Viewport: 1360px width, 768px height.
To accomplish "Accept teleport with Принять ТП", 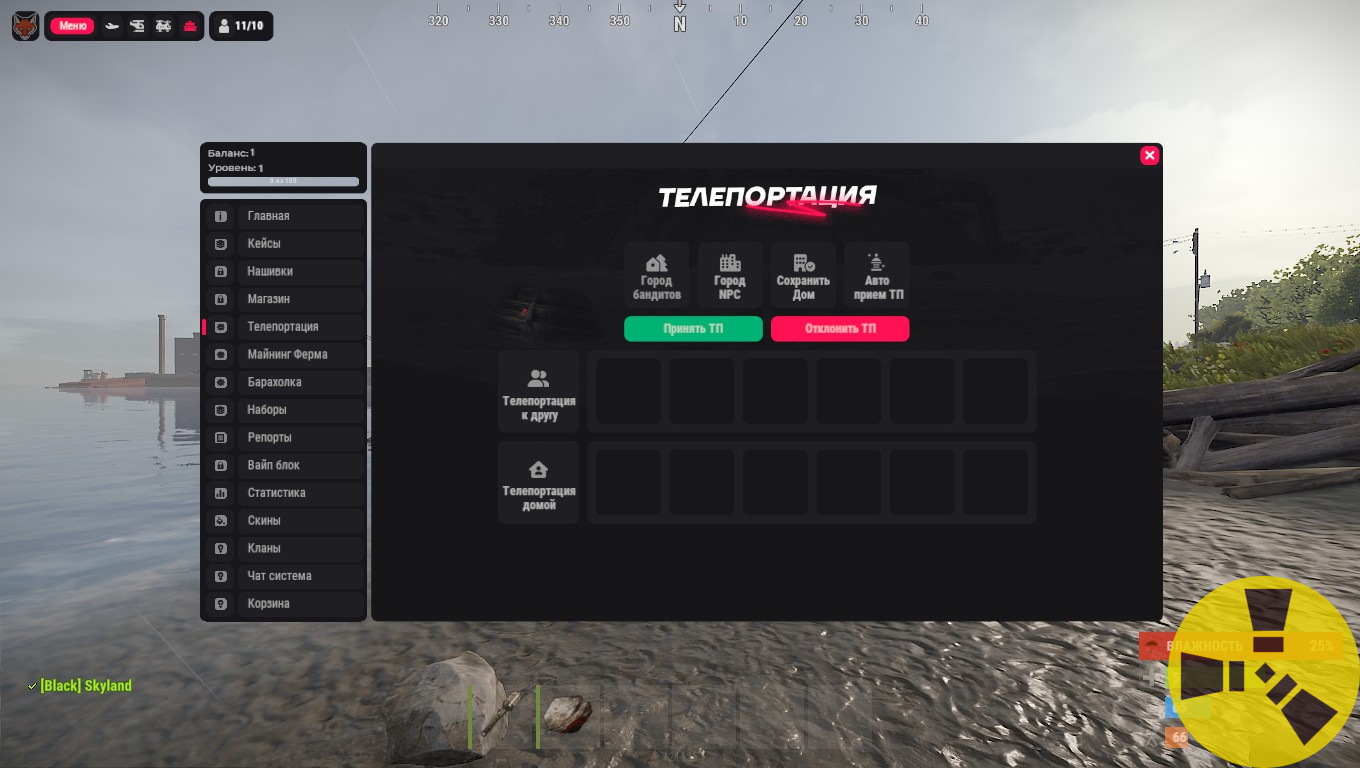I will click(x=693, y=329).
